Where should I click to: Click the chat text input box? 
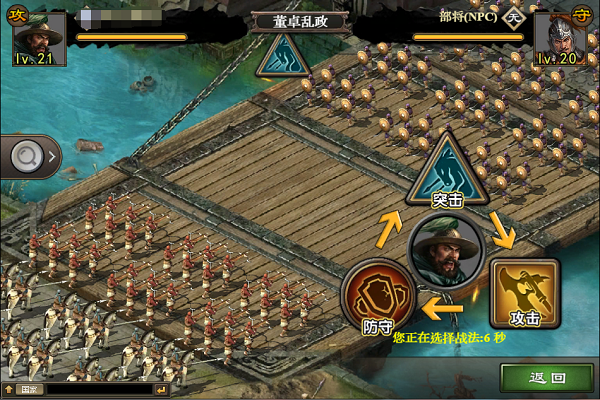coord(100,389)
